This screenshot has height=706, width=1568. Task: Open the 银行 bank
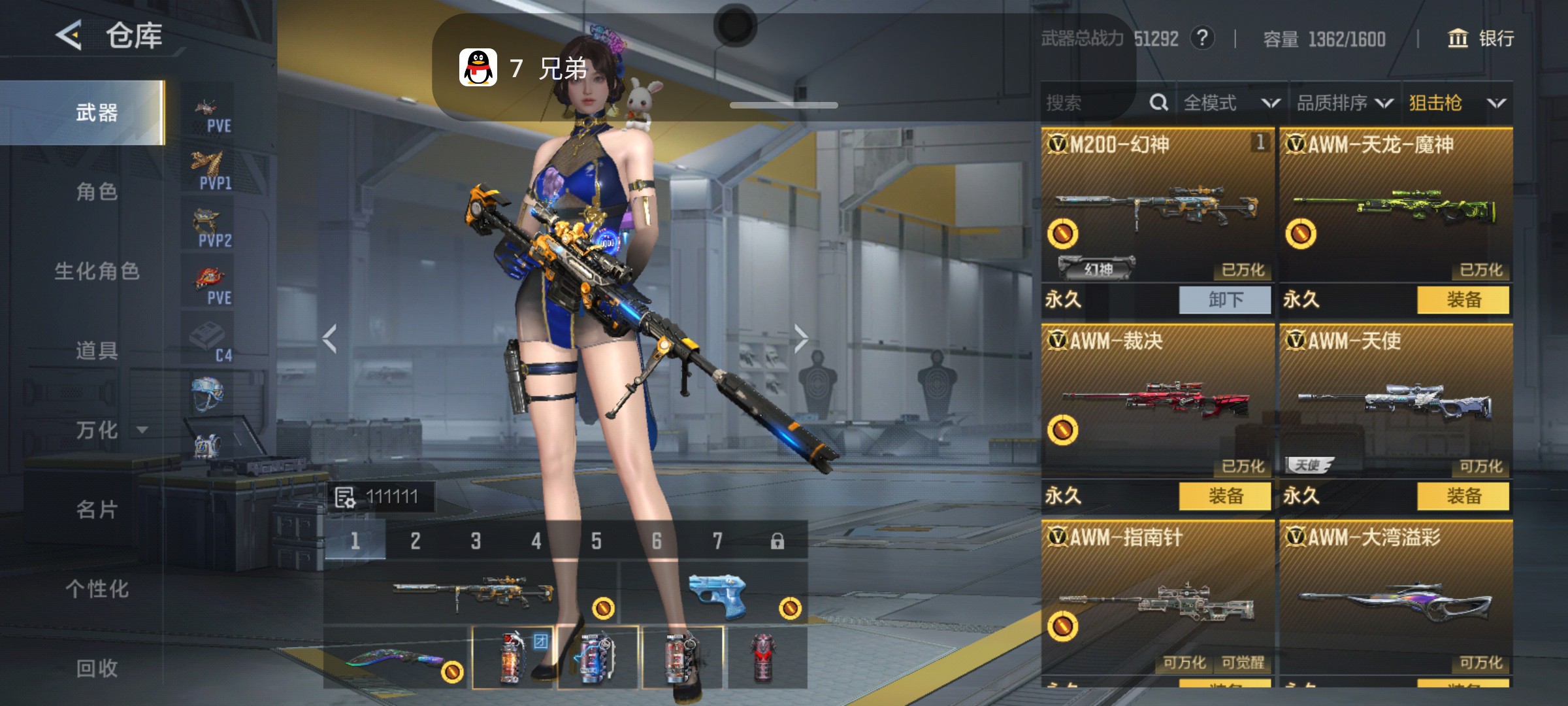click(x=1481, y=39)
